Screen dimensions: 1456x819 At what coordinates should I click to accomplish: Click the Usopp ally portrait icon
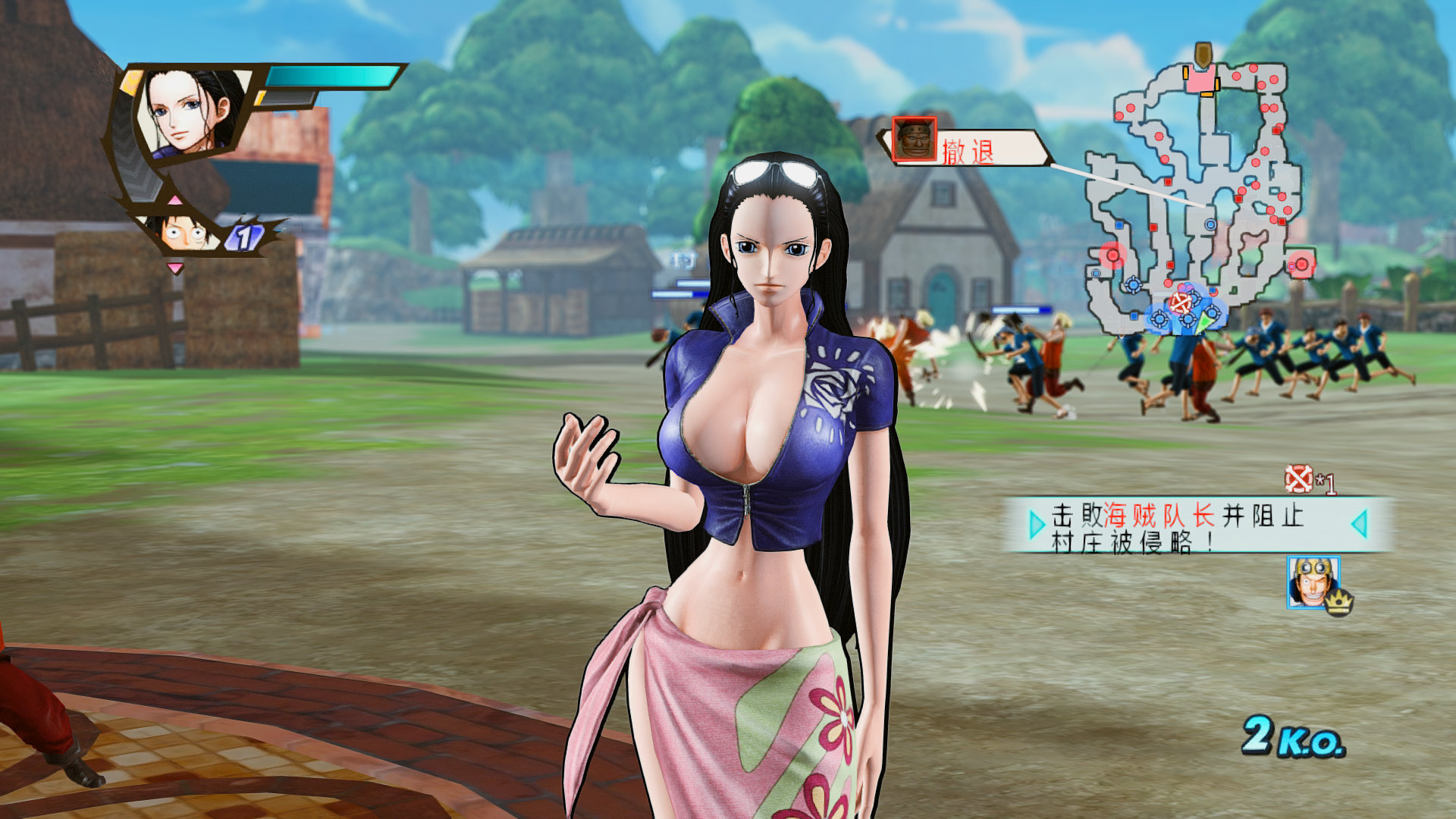coord(1312,582)
